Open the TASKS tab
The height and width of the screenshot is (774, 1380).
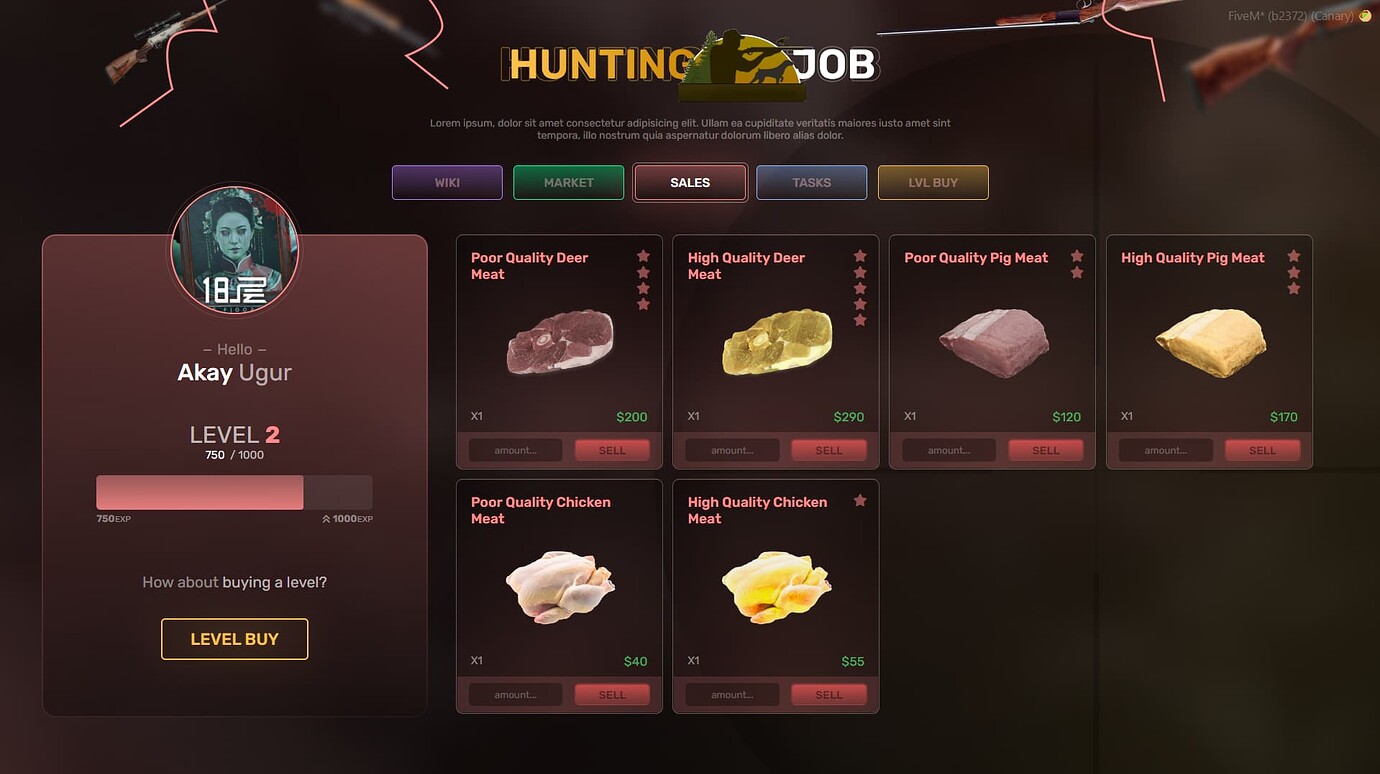[811, 182]
